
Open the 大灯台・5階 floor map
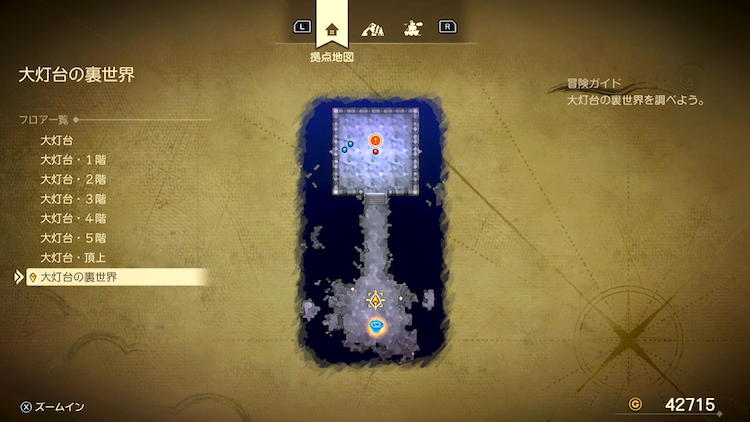(x=73, y=238)
